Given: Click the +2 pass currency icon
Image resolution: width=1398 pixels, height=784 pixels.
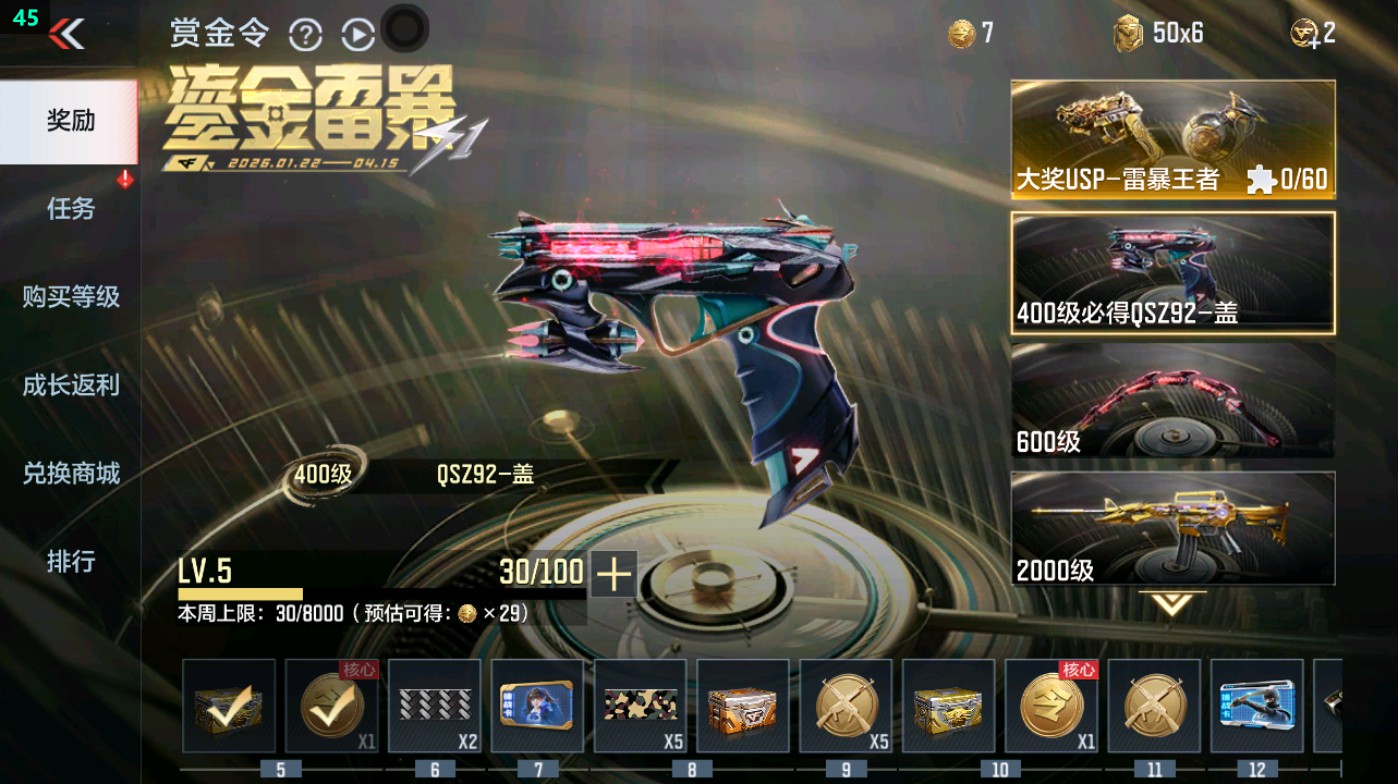Looking at the screenshot, I should pos(1302,32).
